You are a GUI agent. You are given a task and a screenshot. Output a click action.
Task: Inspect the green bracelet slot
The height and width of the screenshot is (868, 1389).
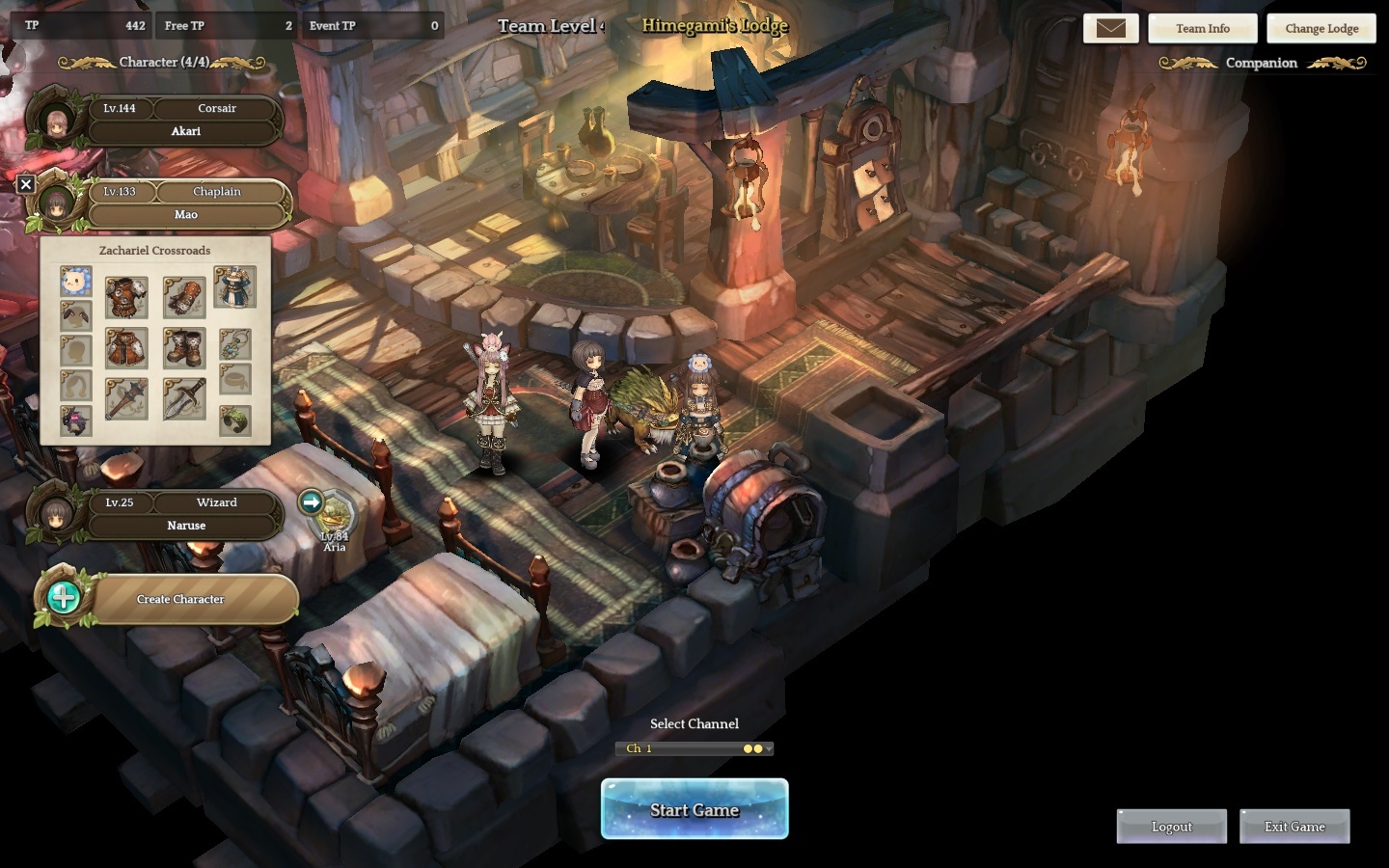pyautogui.click(x=234, y=420)
